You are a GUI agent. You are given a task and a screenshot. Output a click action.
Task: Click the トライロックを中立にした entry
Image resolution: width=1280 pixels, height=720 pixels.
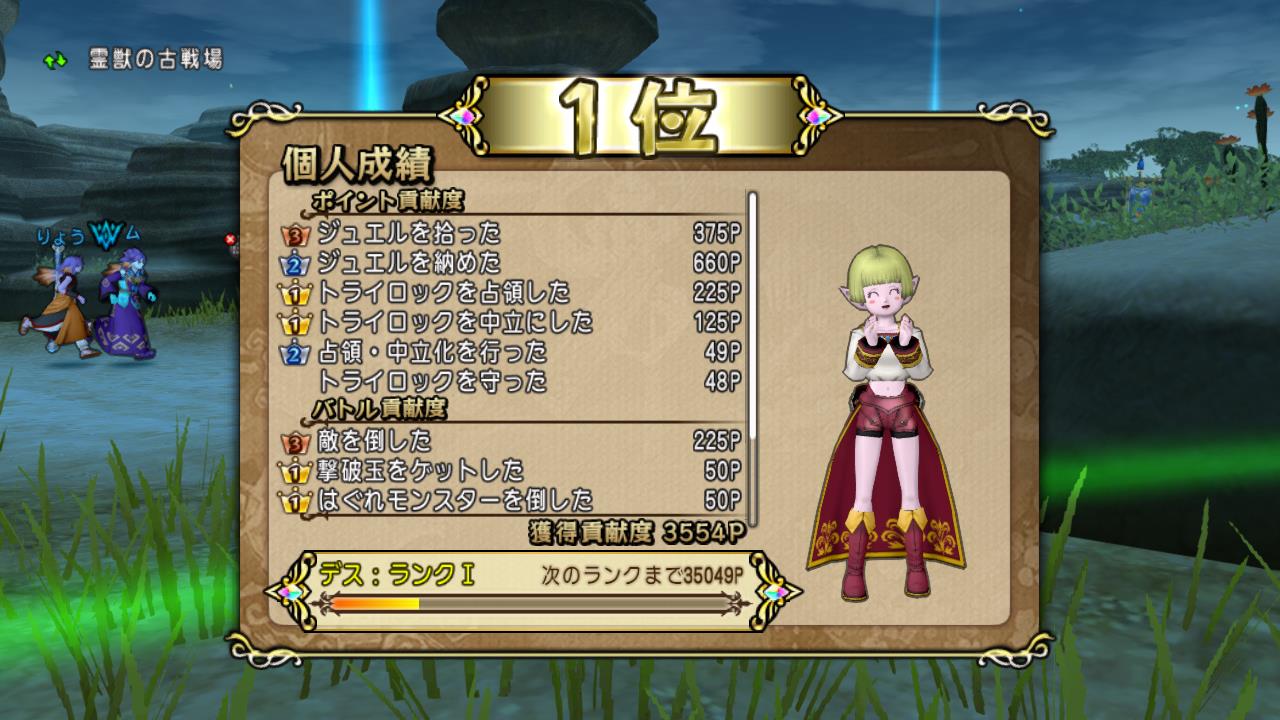click(x=512, y=322)
